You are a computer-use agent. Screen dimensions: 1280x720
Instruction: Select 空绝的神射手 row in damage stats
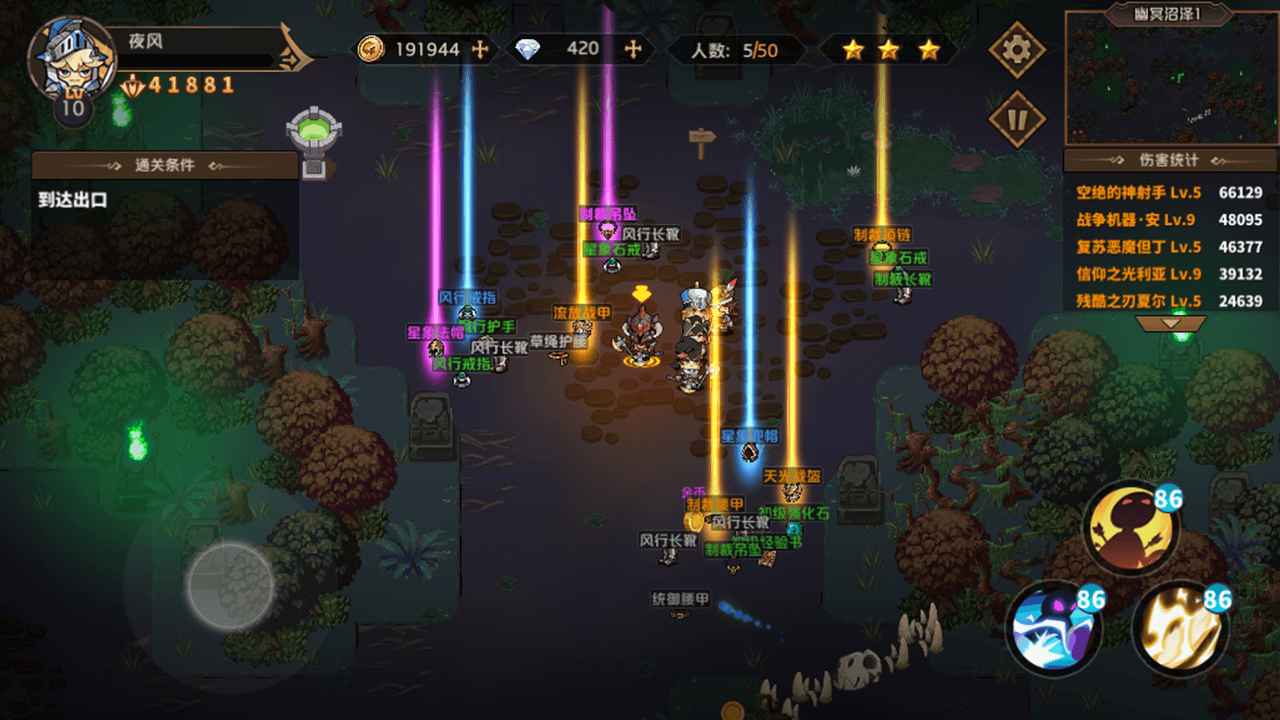1169,193
